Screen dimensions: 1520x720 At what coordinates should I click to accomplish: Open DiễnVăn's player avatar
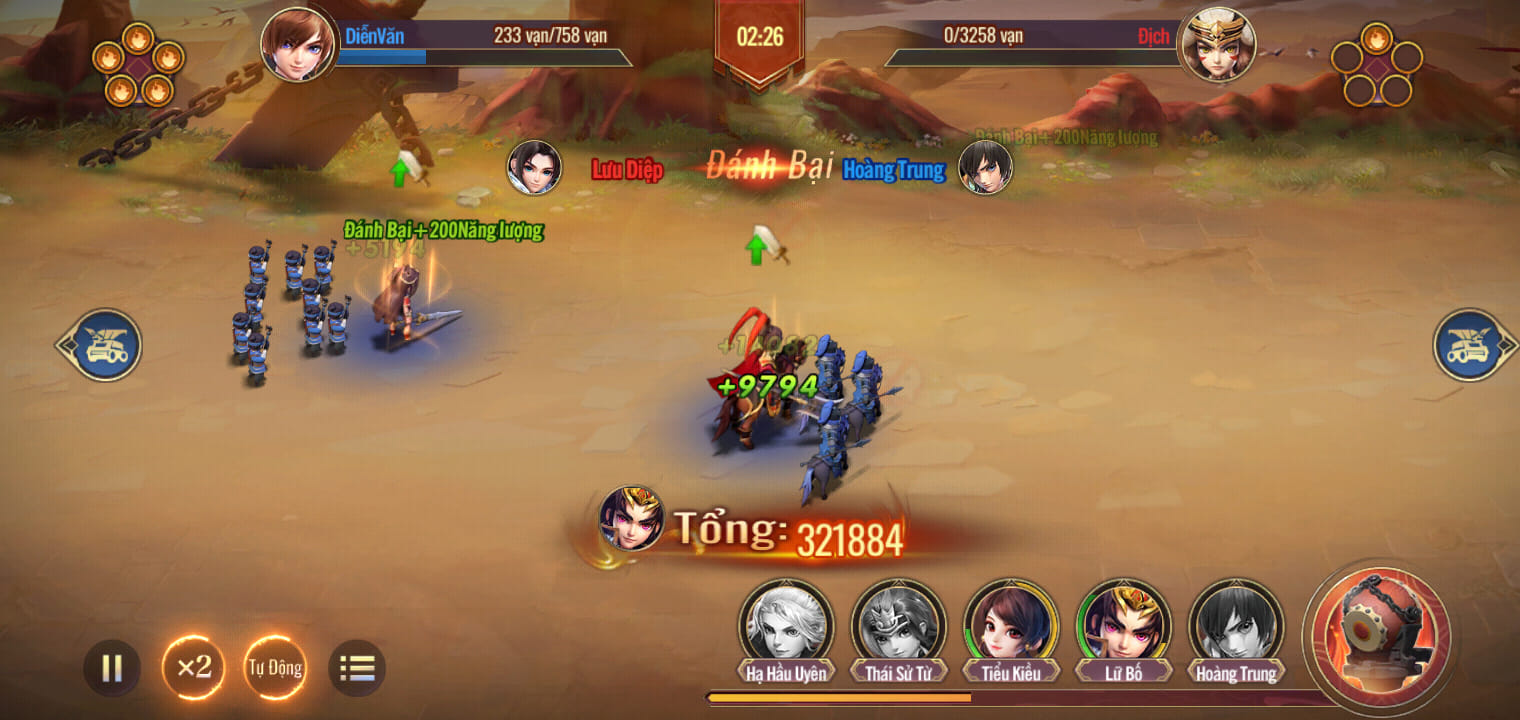(x=297, y=44)
